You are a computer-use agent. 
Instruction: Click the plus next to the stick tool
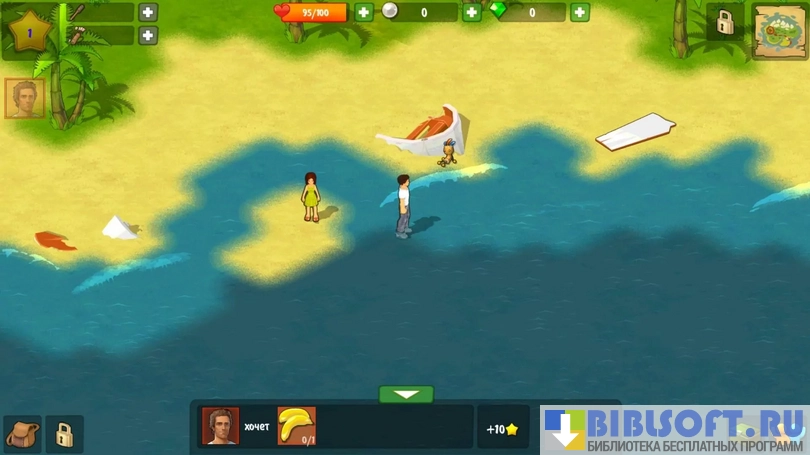click(148, 12)
